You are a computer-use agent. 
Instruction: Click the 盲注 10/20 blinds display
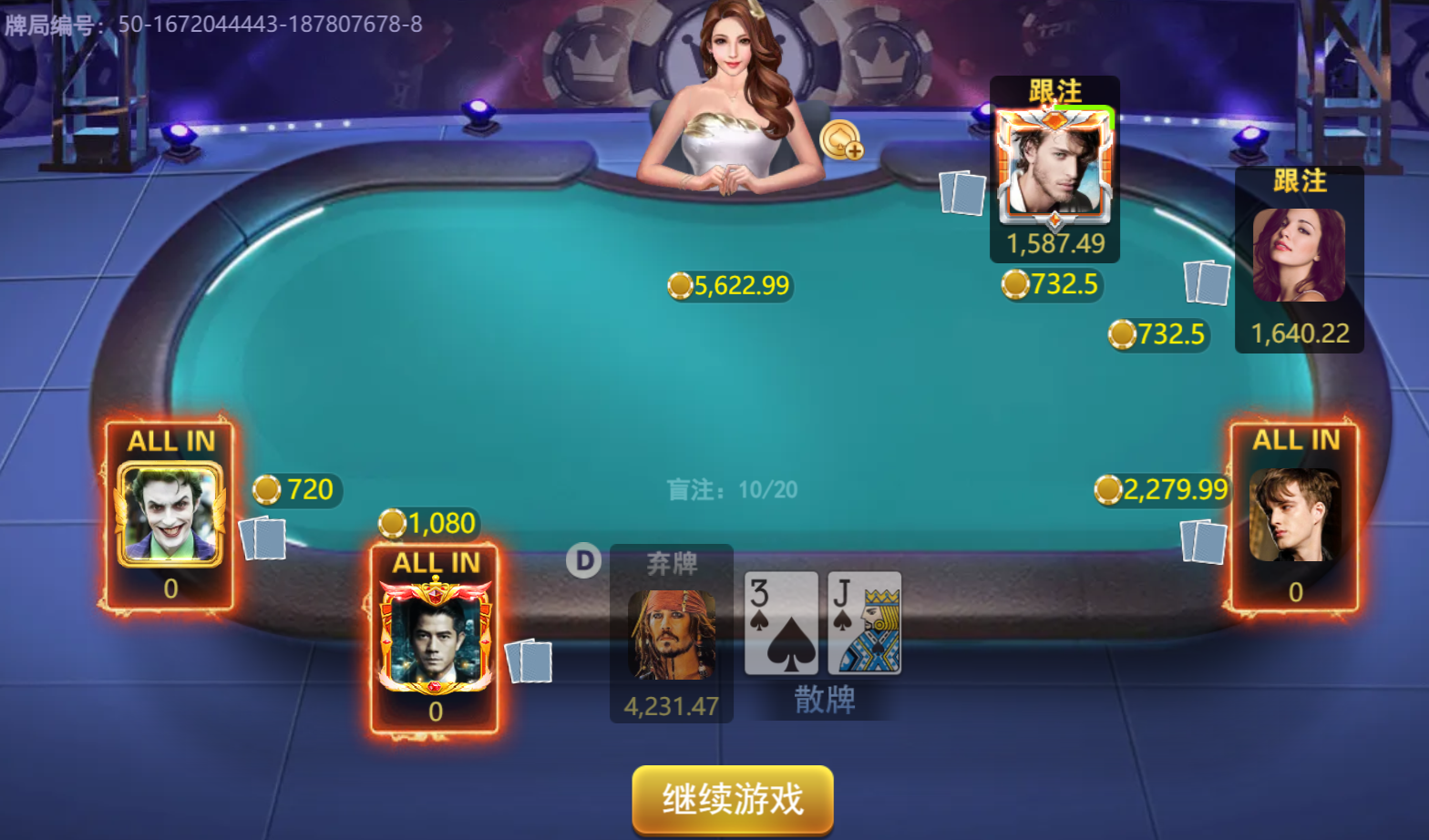tap(732, 490)
